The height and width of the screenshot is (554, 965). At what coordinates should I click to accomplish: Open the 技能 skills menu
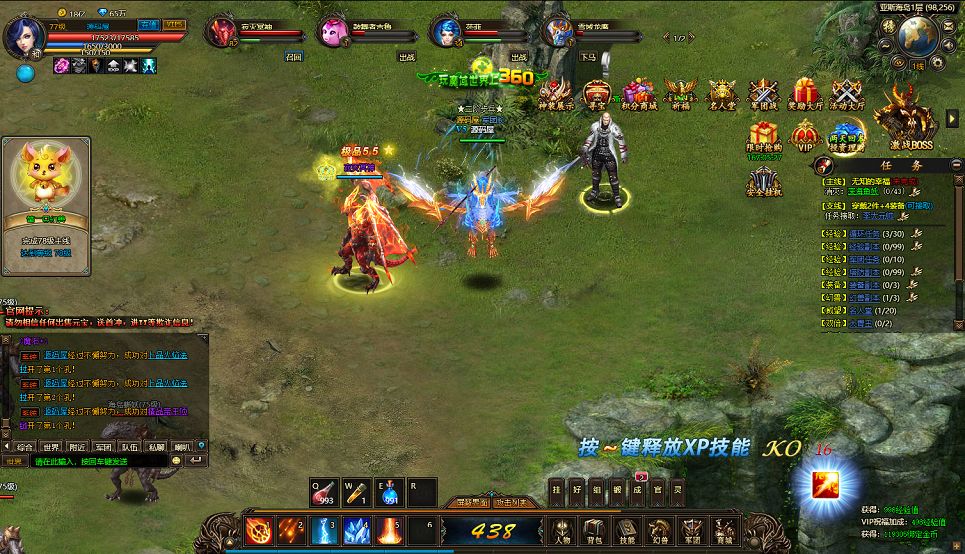627,529
